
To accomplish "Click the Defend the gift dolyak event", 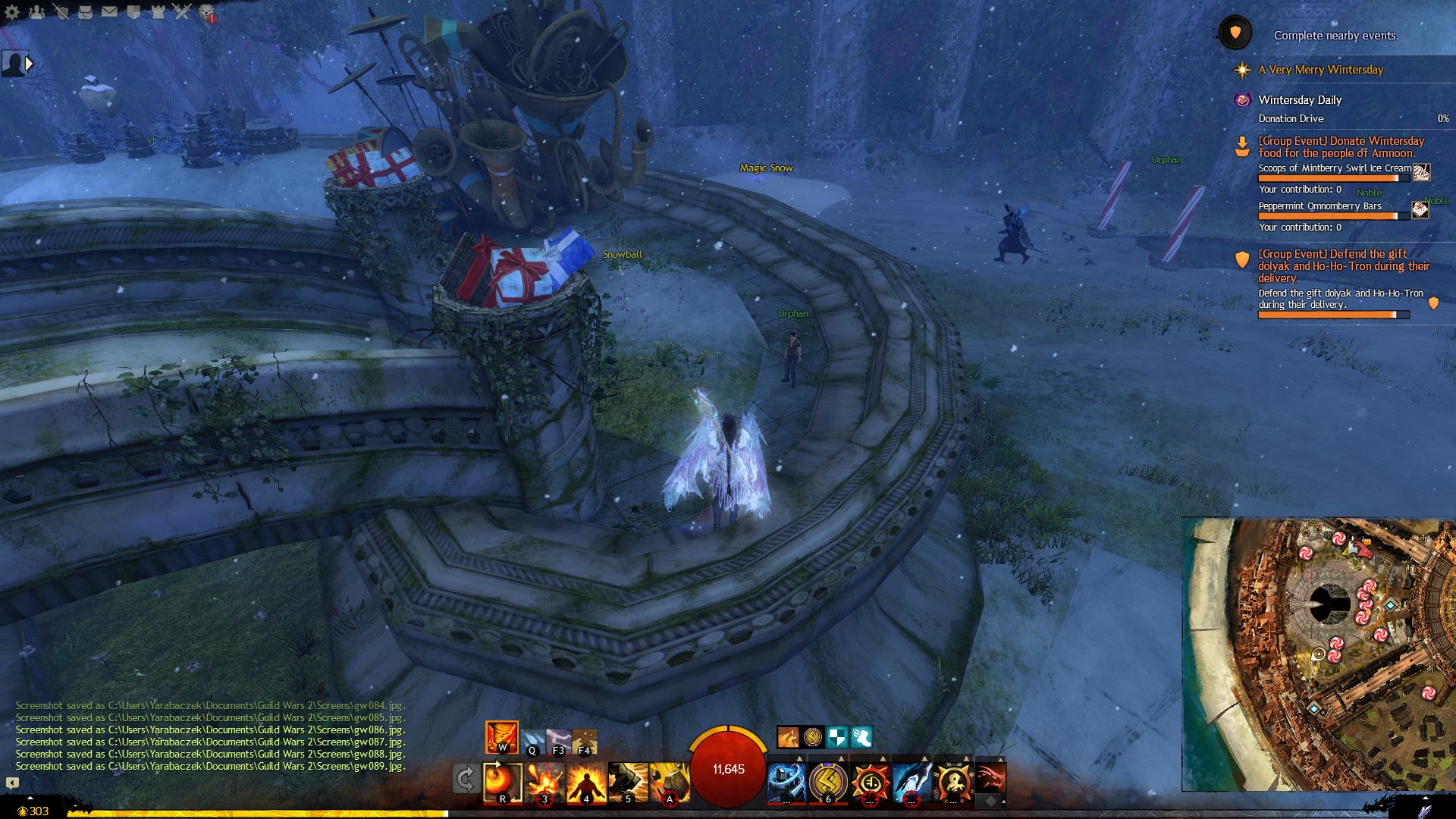I will [x=1342, y=266].
